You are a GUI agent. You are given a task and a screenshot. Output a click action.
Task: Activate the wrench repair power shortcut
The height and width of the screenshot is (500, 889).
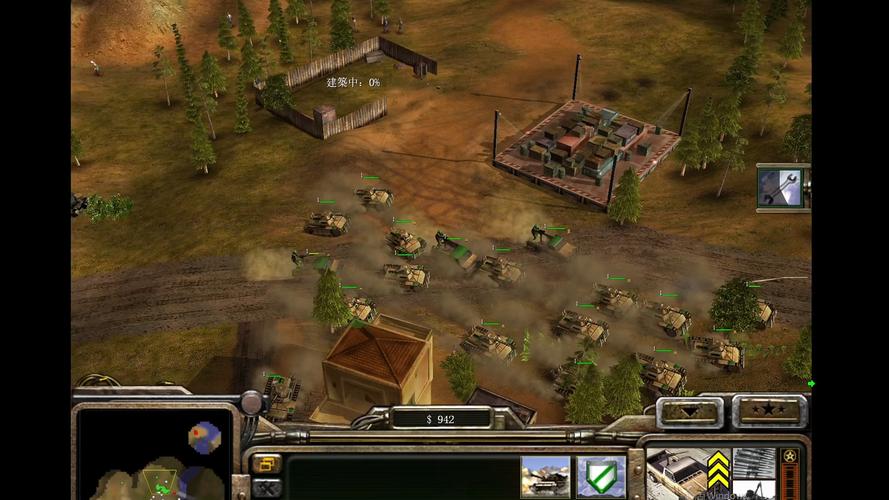[781, 187]
